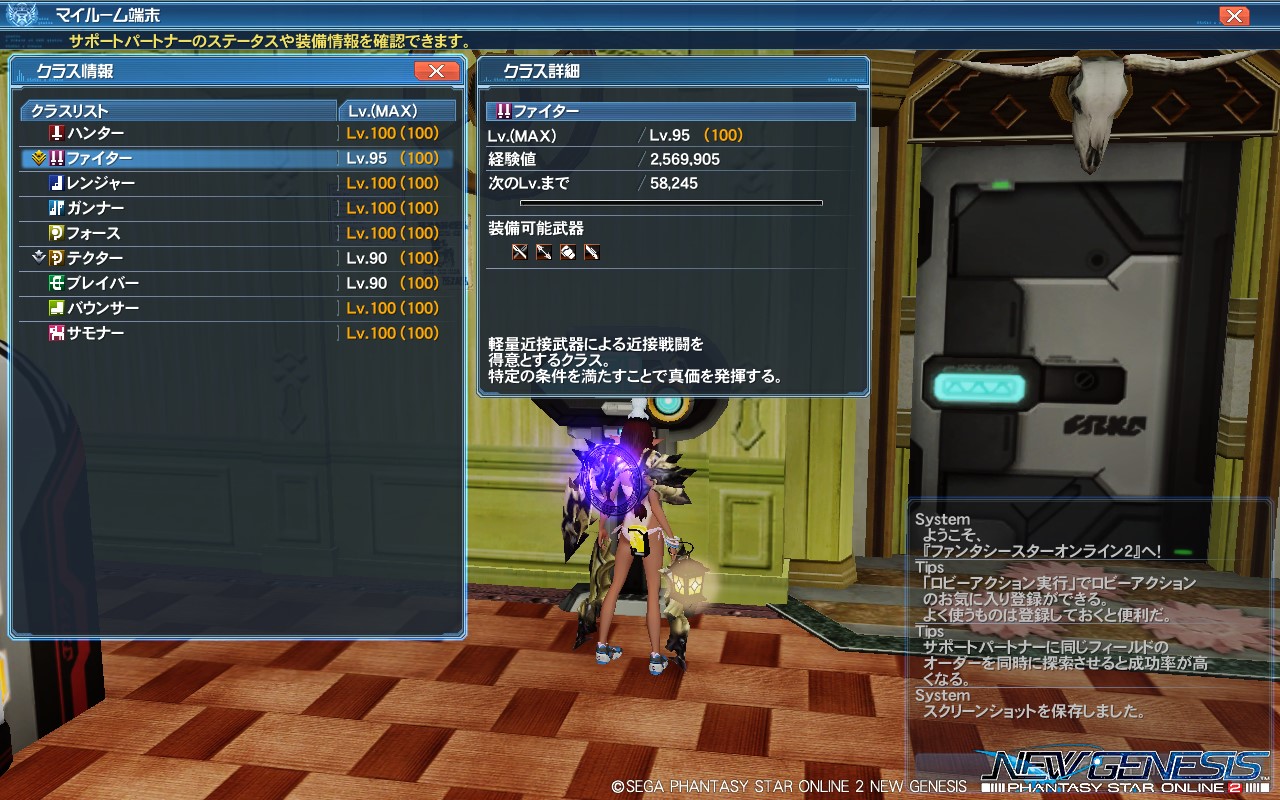Click the subclass marker beside テクター

(x=40, y=257)
